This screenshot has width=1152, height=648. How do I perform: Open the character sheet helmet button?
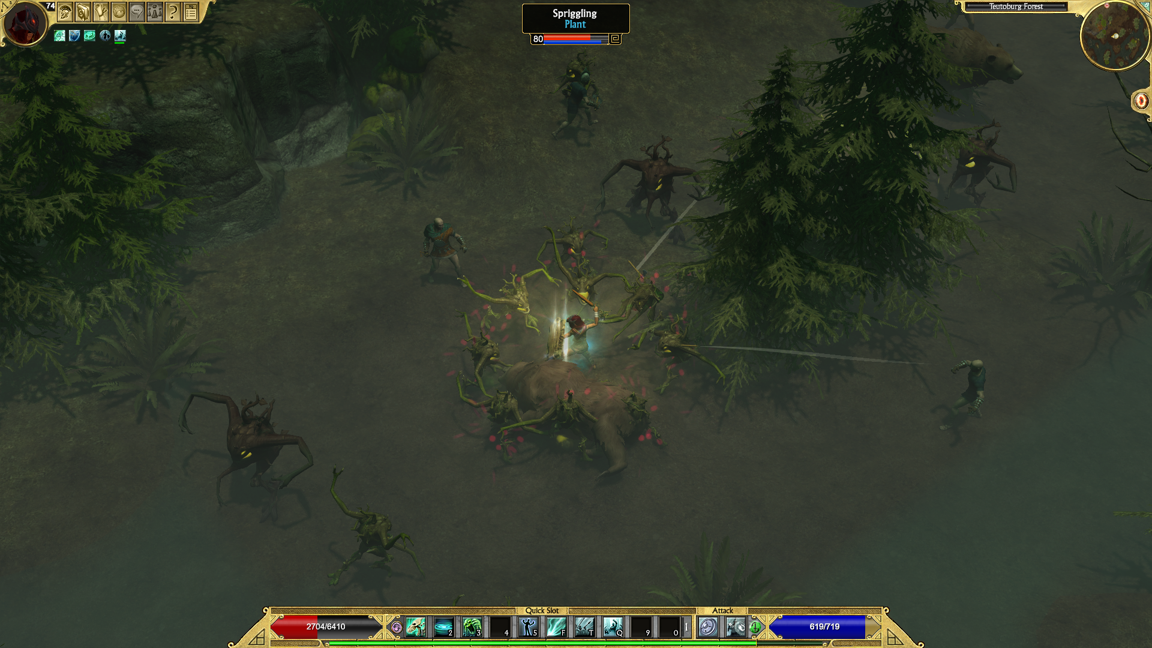(65, 12)
